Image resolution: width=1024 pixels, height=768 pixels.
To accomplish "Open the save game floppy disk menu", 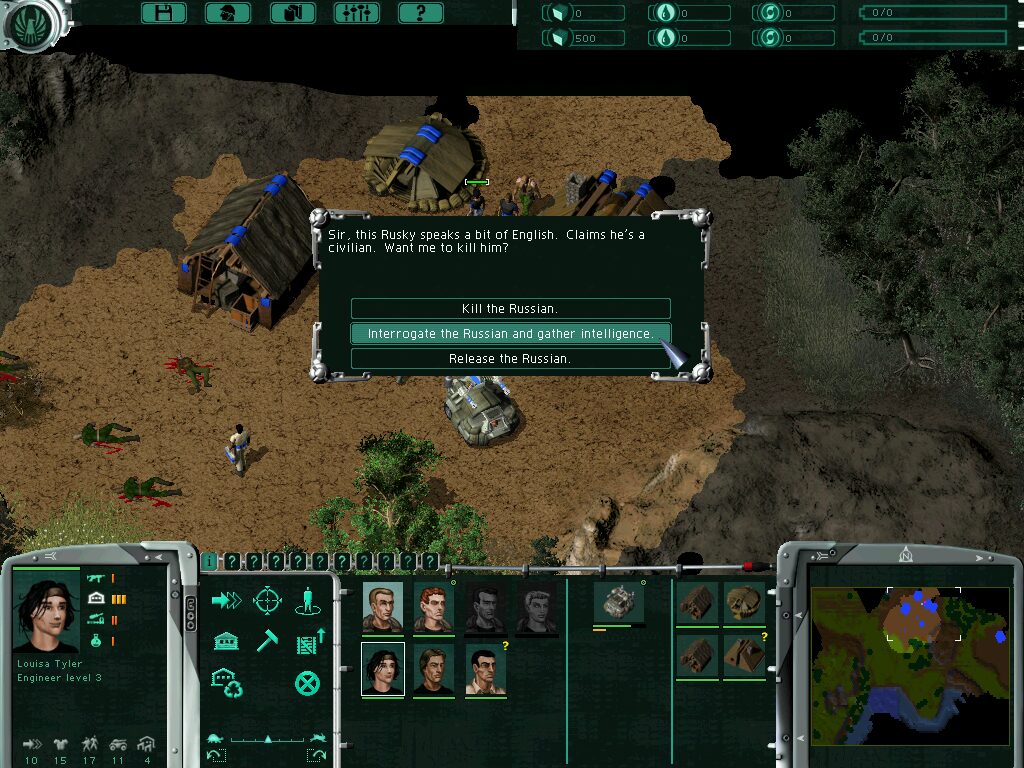I will pos(164,13).
